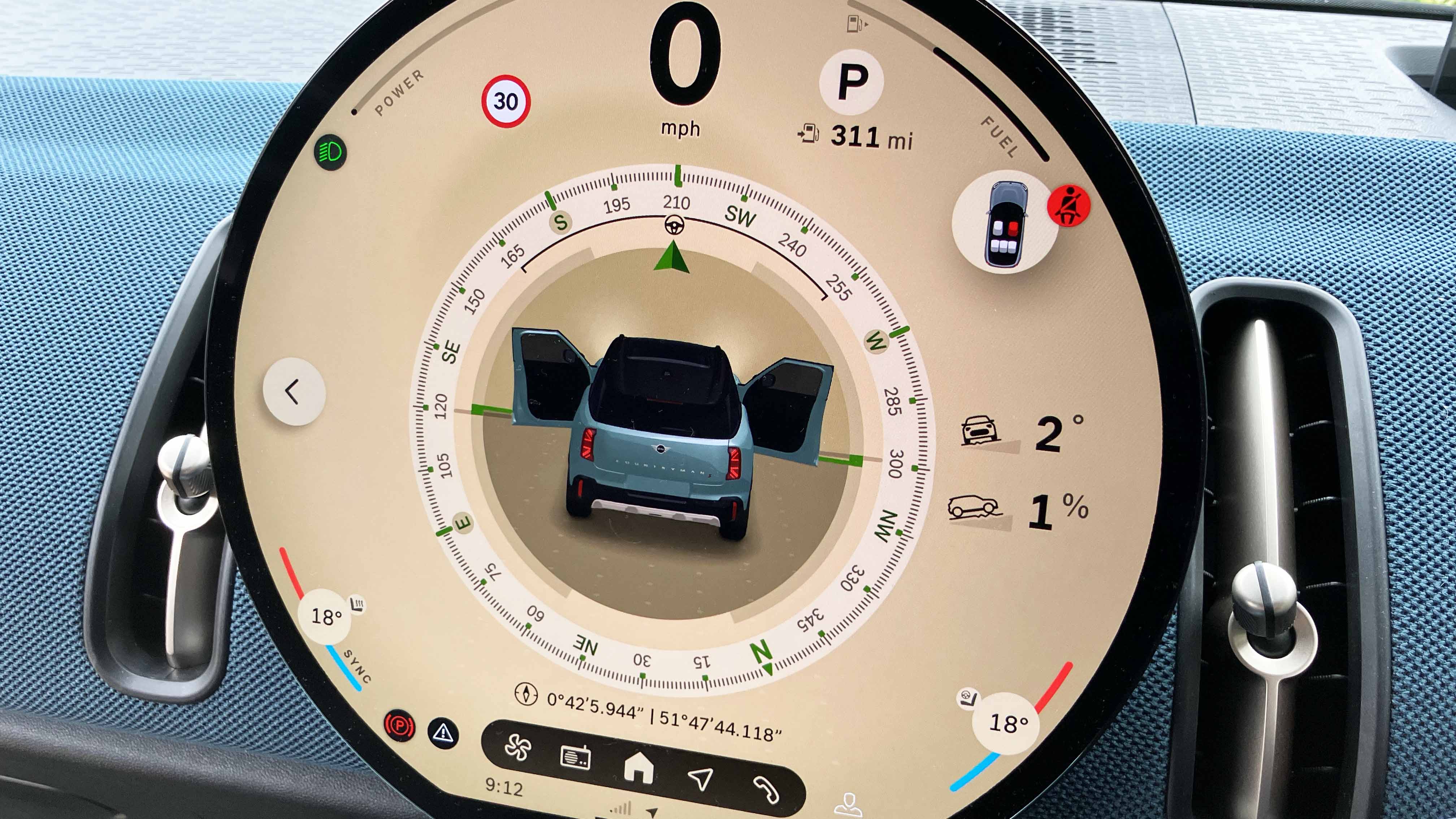Open the user profile icon
The width and height of the screenshot is (1456, 819).
pos(848,805)
